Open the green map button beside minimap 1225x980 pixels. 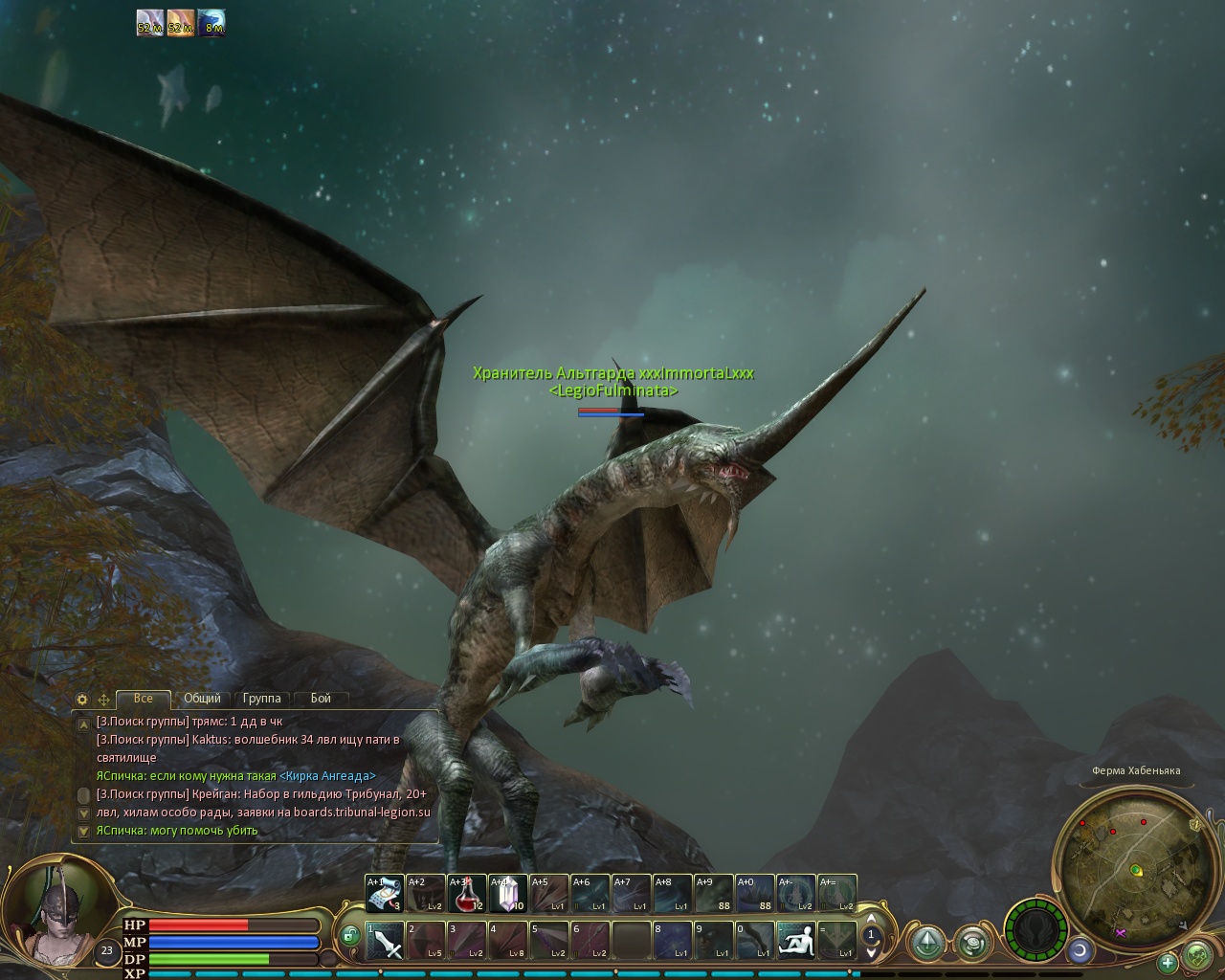point(1197,954)
